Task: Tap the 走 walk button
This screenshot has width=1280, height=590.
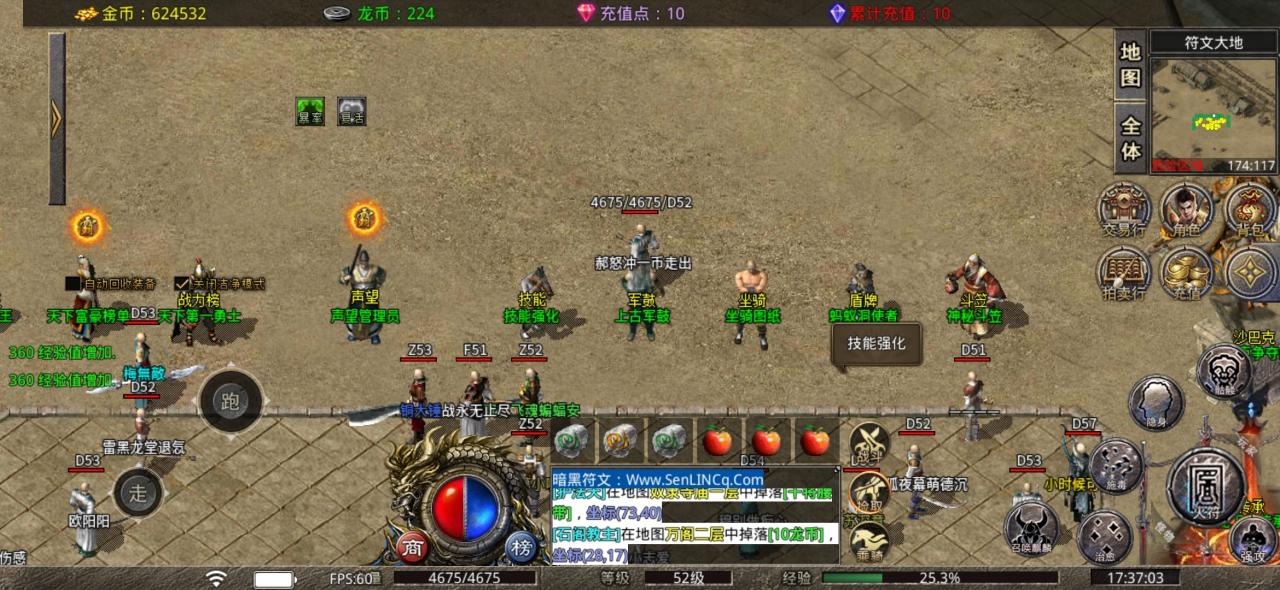Action: [138, 491]
